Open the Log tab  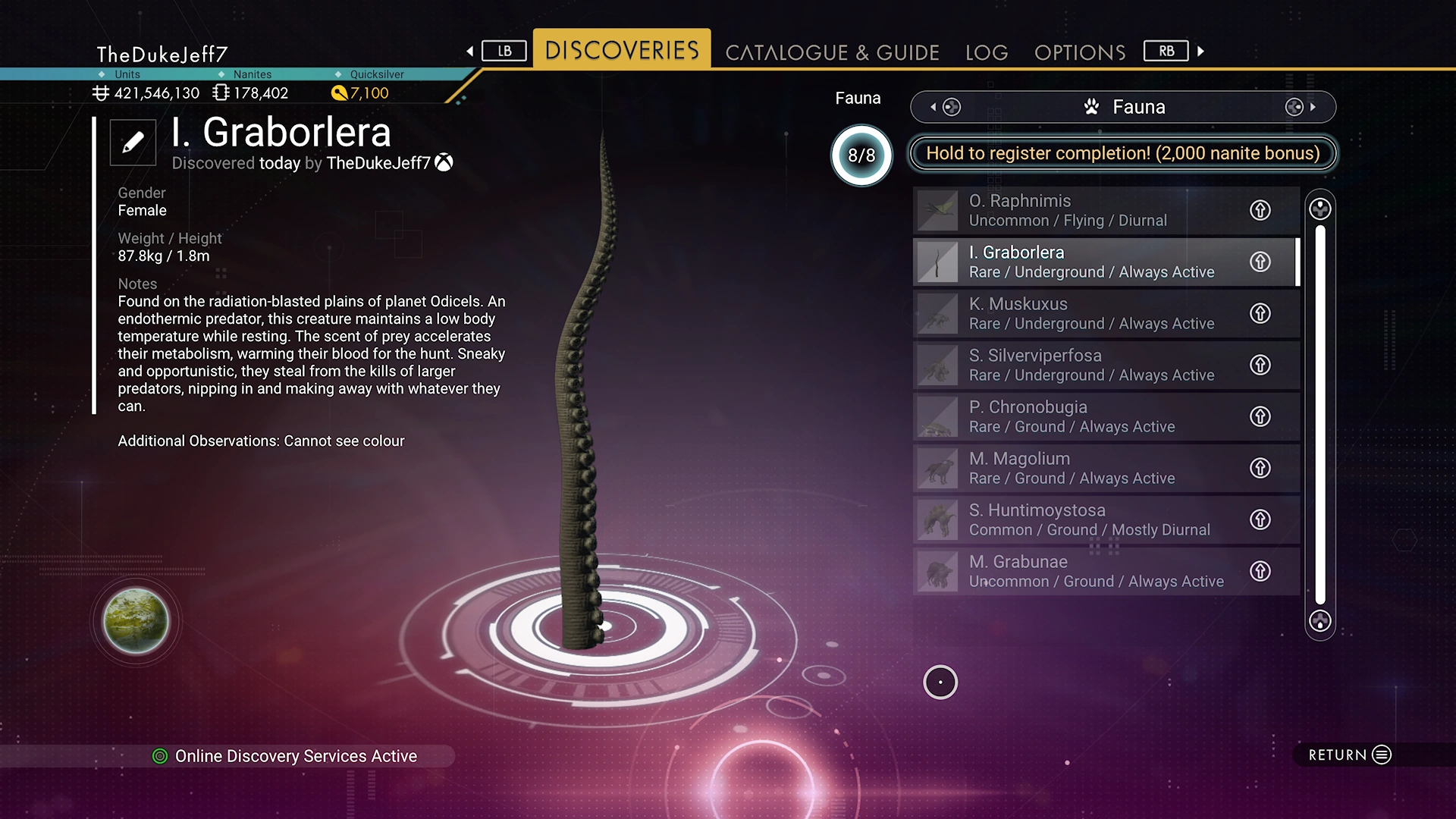coord(987,52)
